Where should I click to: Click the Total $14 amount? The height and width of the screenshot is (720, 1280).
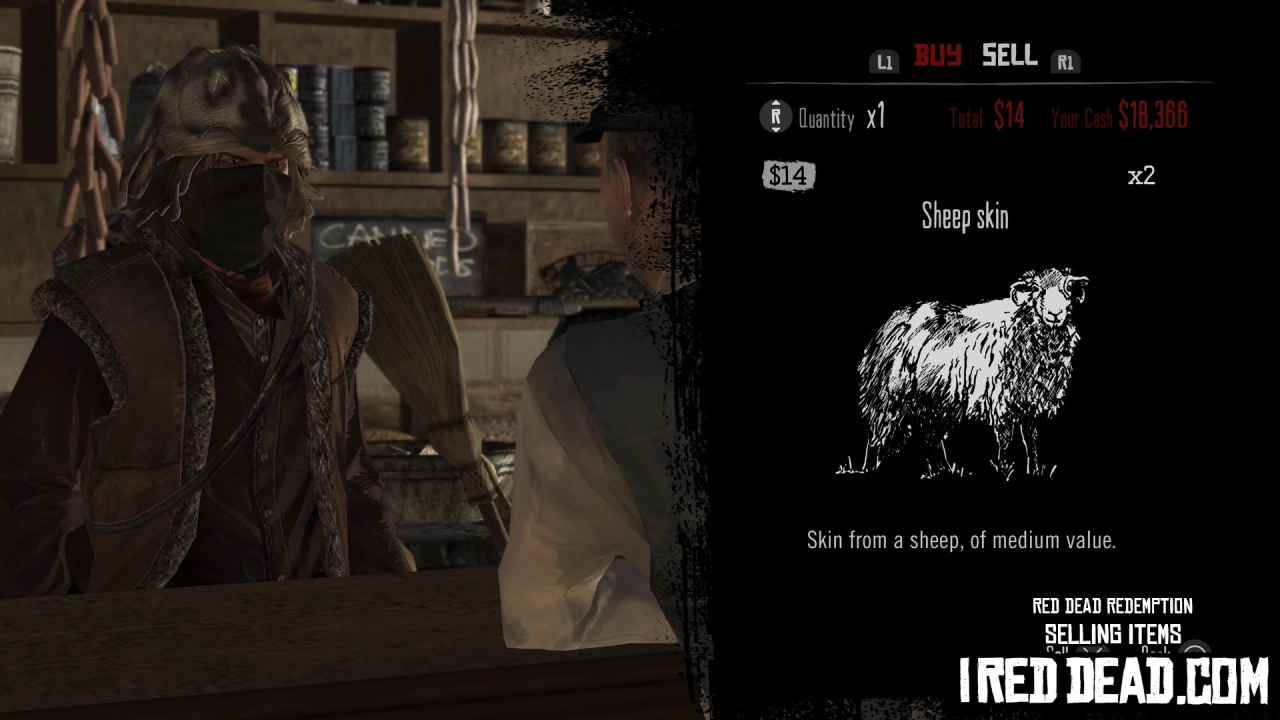987,117
